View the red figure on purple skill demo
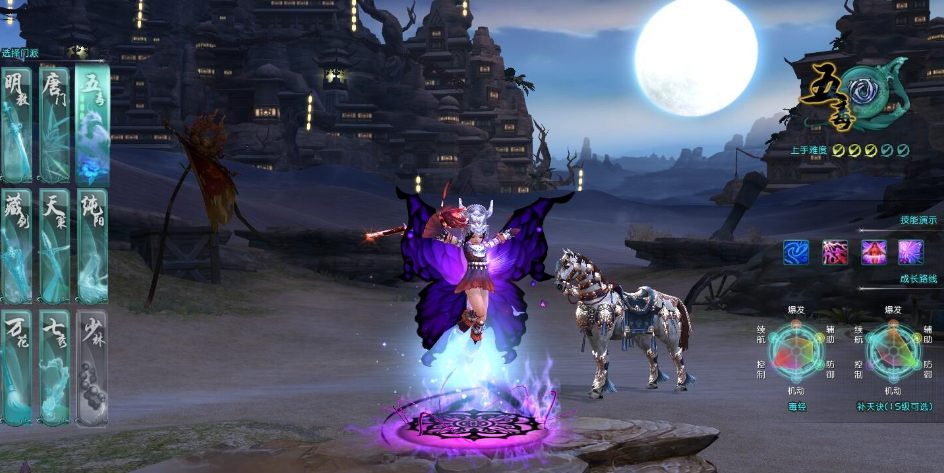Screen dimensions: 944x473 coord(873,252)
